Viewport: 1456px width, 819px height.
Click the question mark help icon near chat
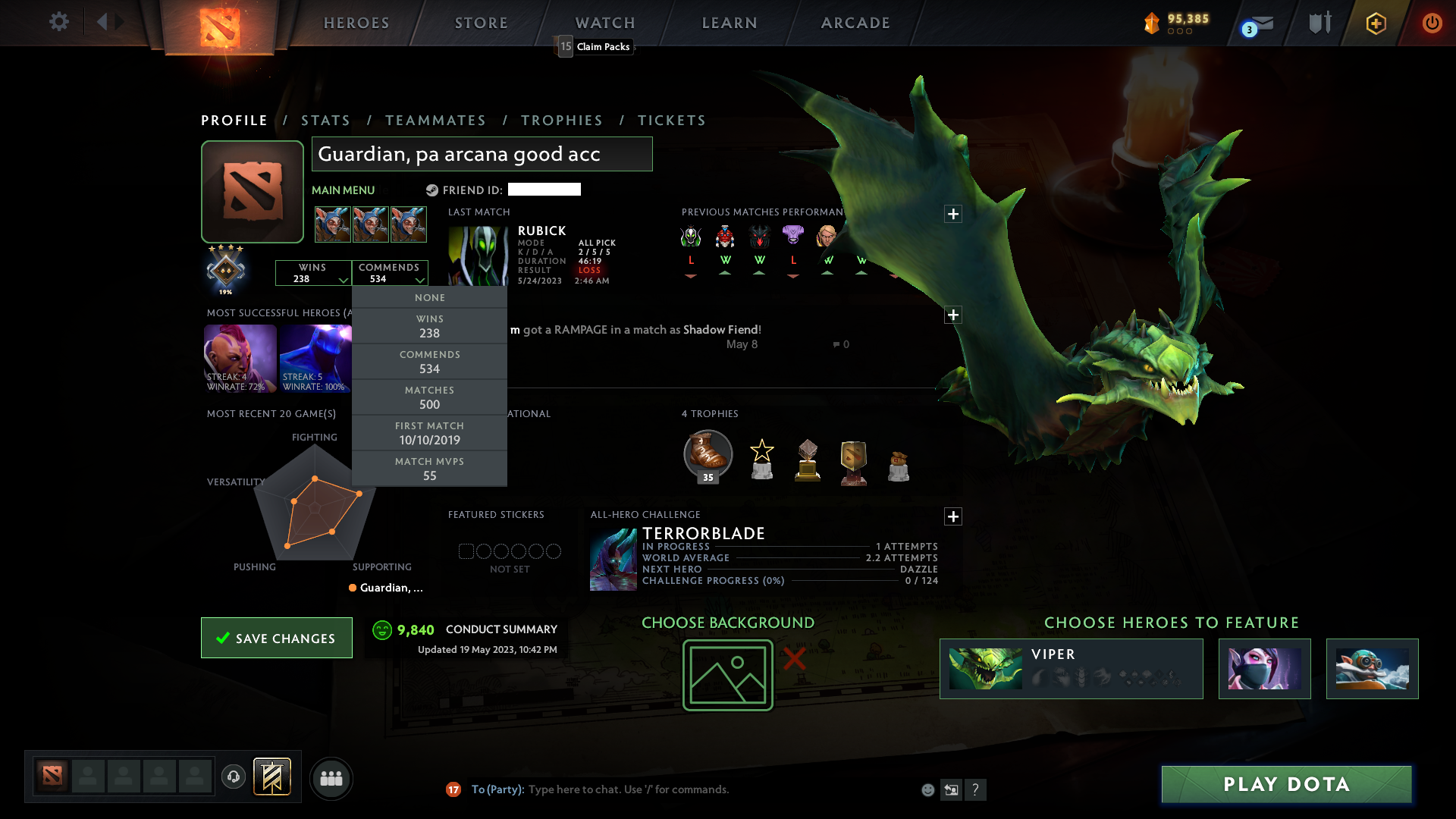coord(976,789)
